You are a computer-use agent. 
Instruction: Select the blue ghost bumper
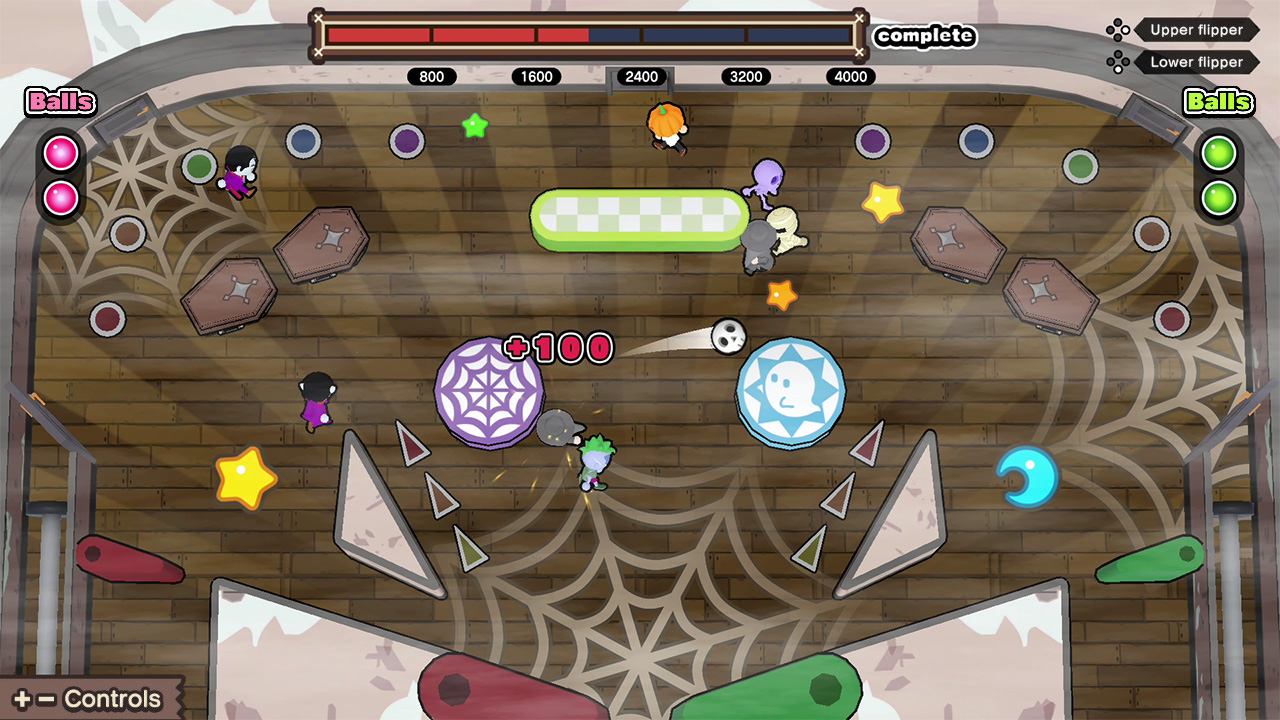(x=793, y=390)
